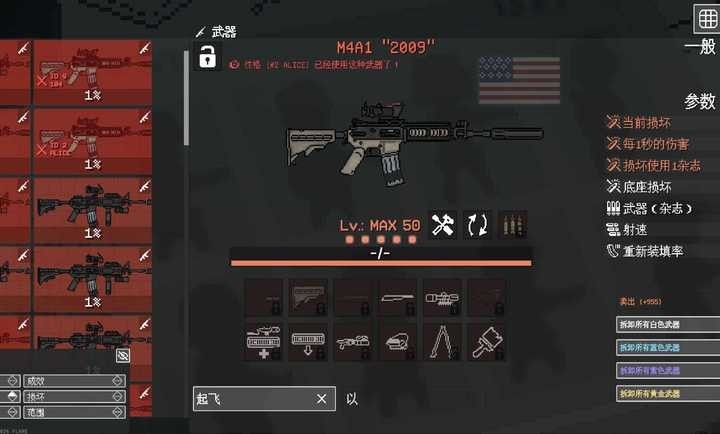The image size is (720, 434).
Task: Open the 损坏 sort dropdown
Action: [67, 396]
